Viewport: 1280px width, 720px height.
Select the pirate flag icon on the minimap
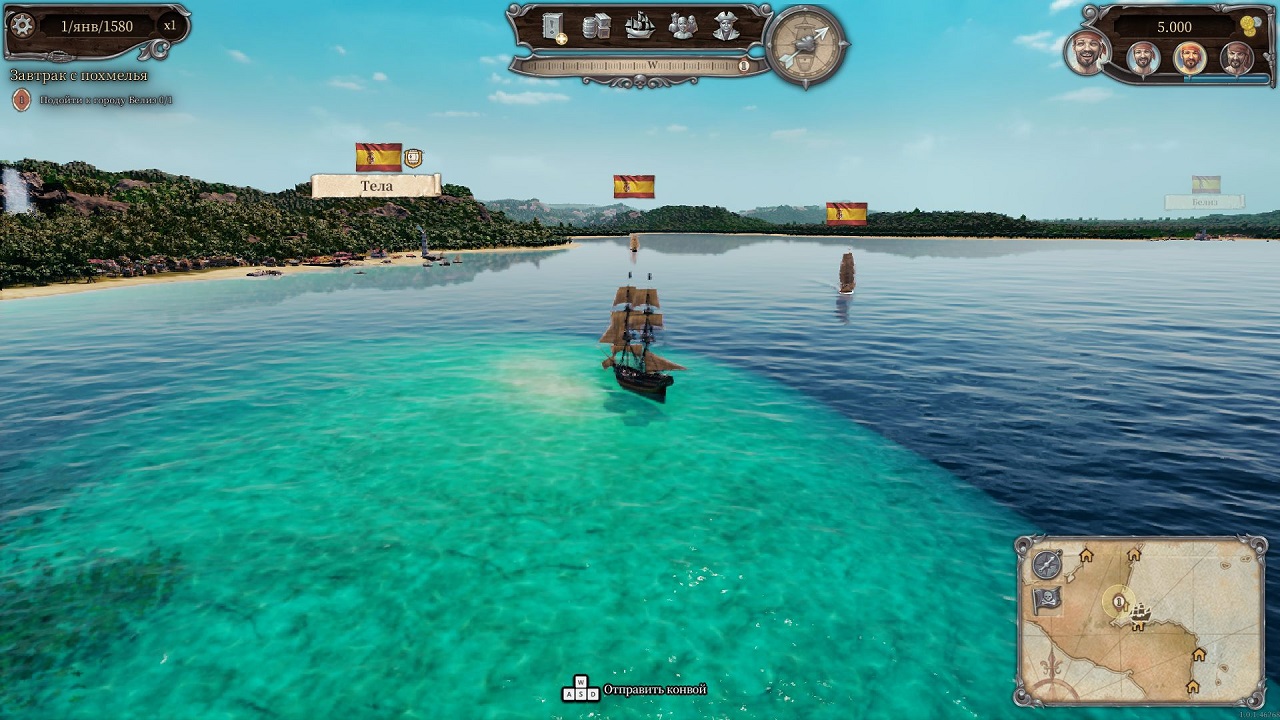coord(1047,599)
